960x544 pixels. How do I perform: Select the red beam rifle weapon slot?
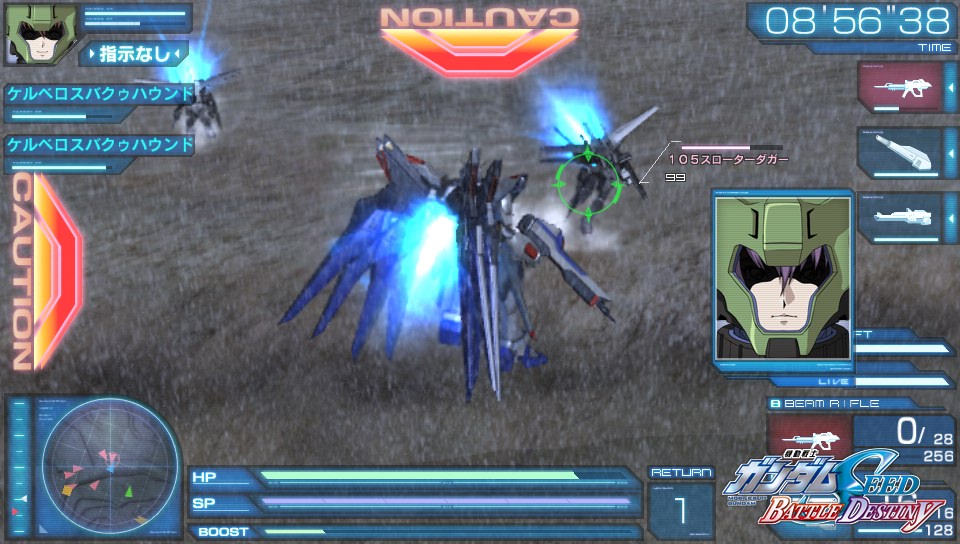click(898, 87)
